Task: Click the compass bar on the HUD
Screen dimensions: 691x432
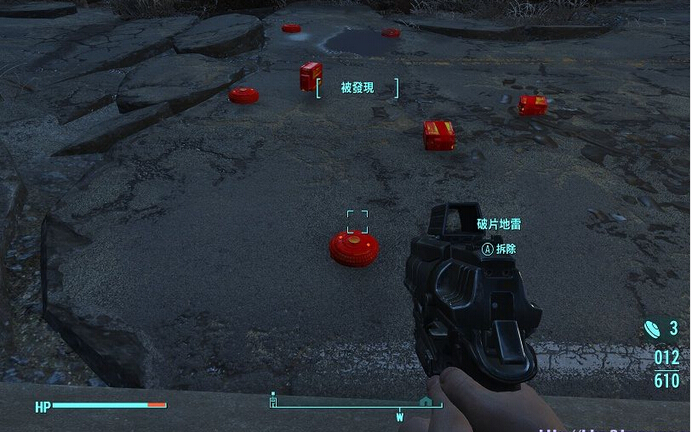Action: [355, 405]
